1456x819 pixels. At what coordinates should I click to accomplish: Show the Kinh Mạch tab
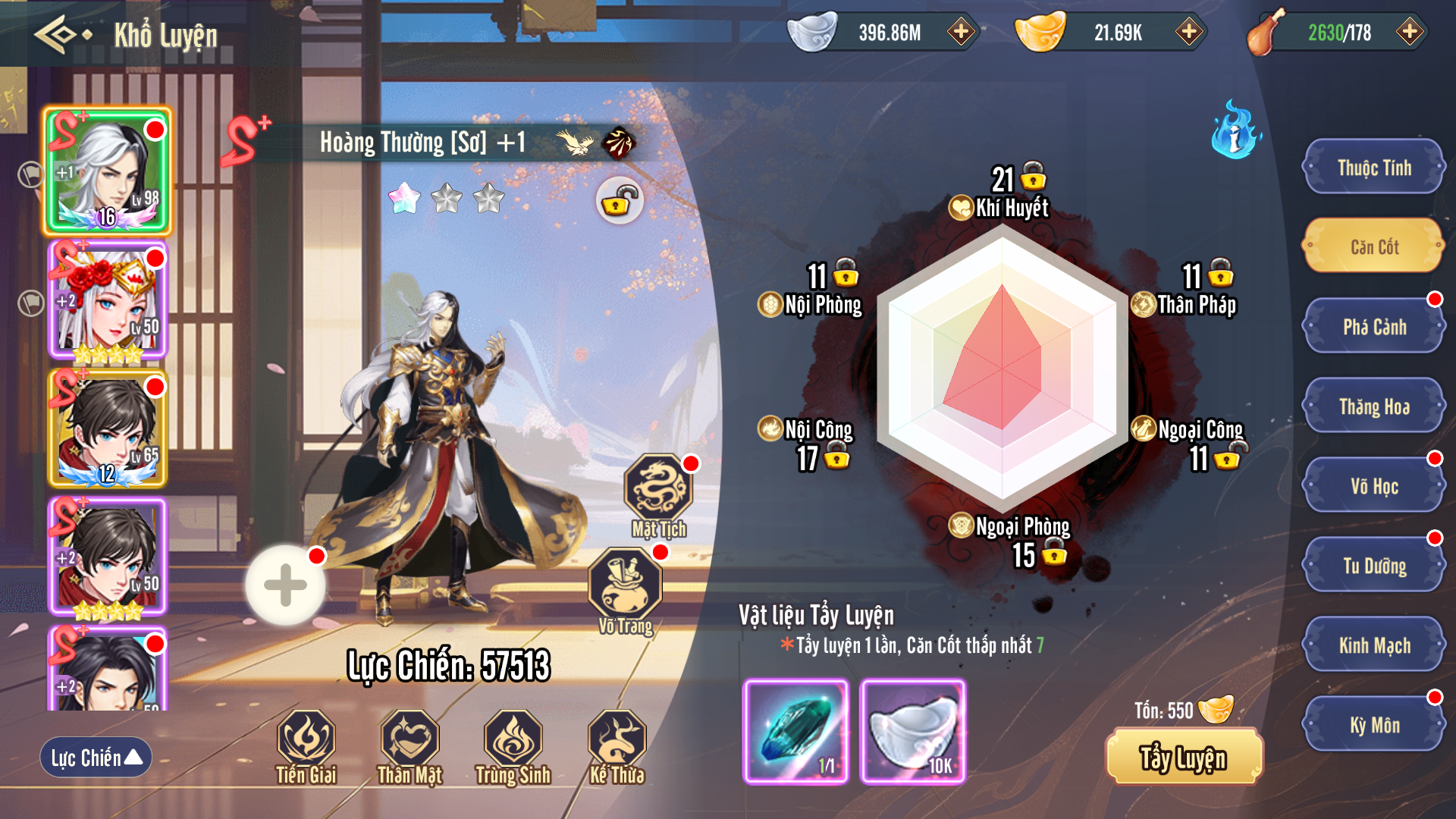[x=1374, y=645]
